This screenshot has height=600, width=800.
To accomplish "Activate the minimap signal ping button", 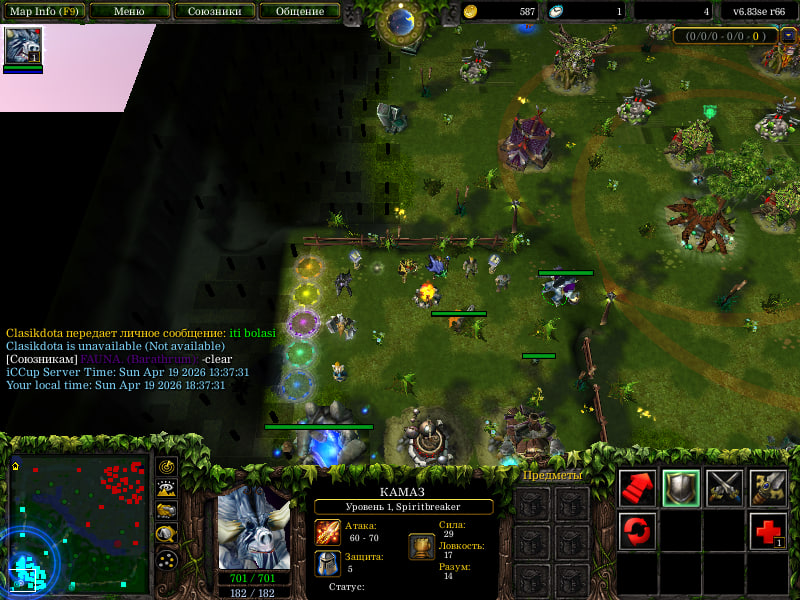I will point(168,468).
